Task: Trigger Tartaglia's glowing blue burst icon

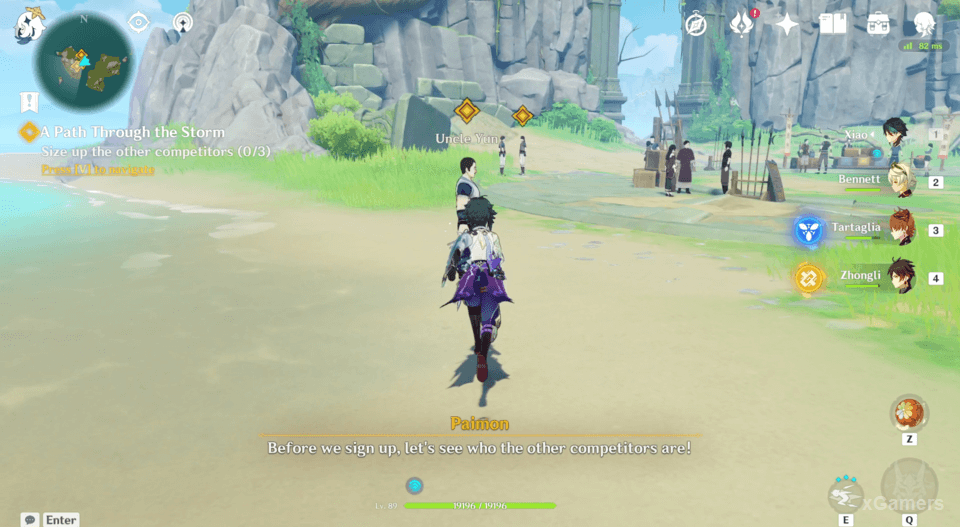Action: [x=808, y=231]
